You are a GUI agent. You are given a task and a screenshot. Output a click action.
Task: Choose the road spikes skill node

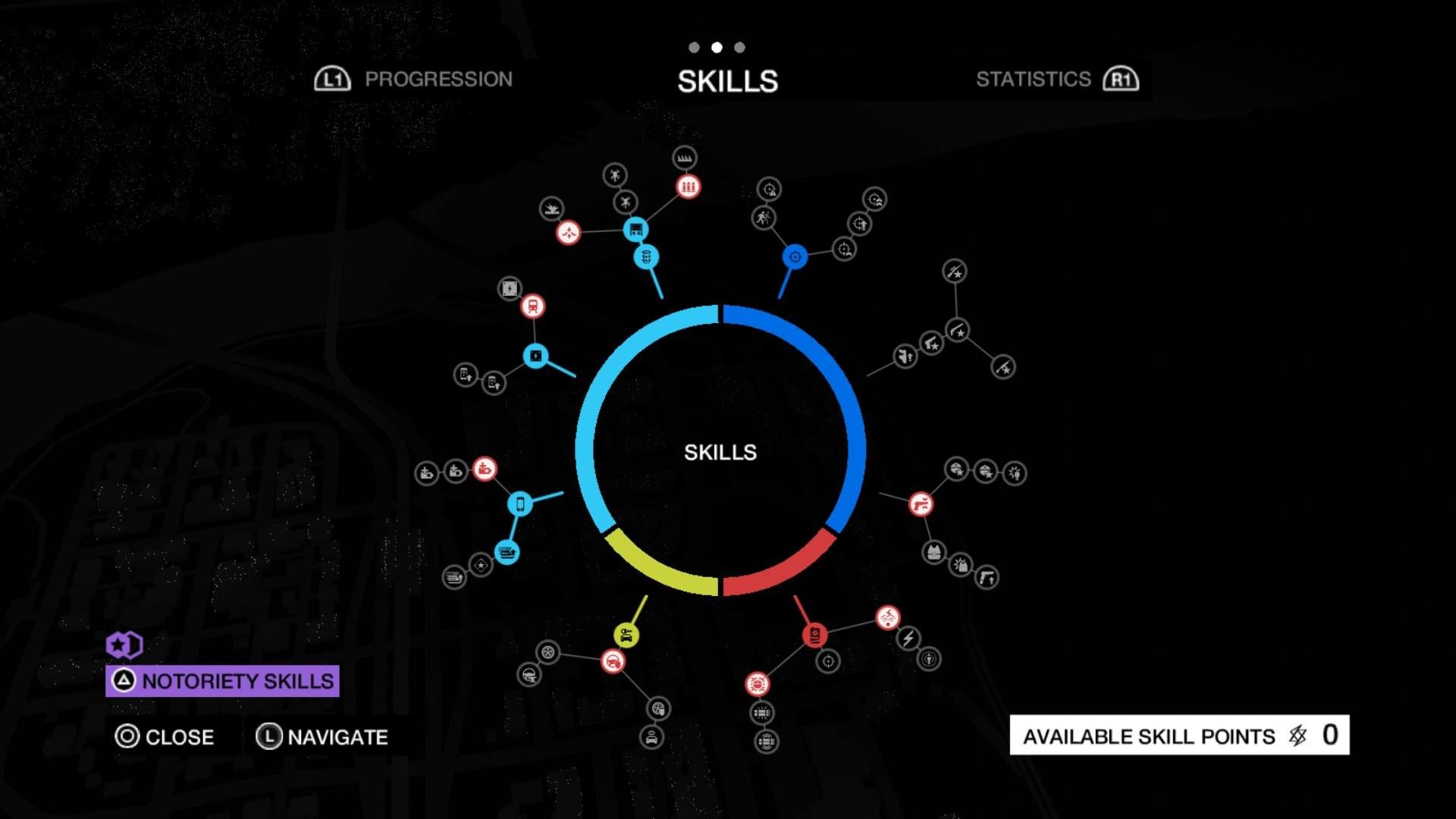(x=685, y=158)
